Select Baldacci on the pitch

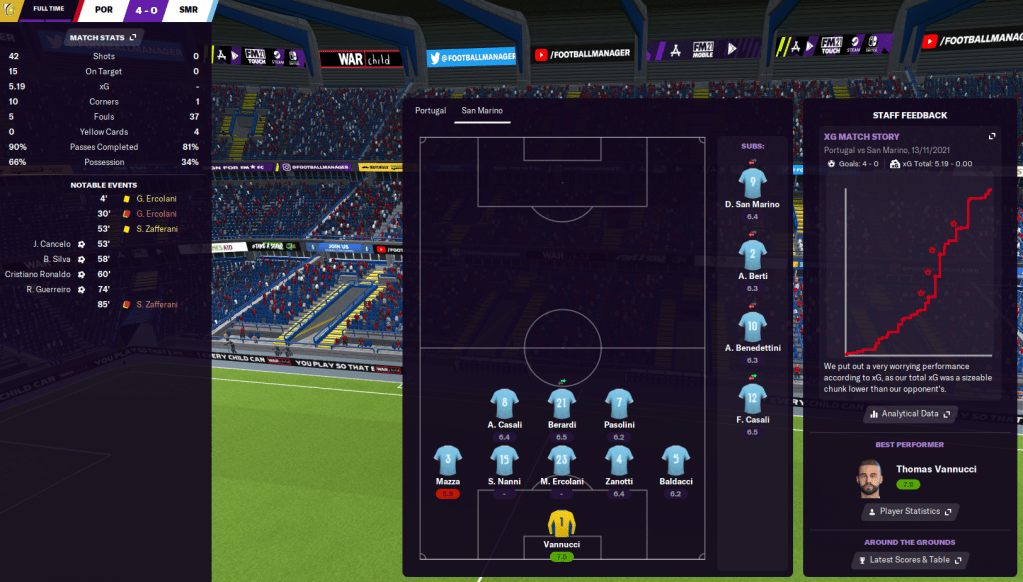coord(676,460)
